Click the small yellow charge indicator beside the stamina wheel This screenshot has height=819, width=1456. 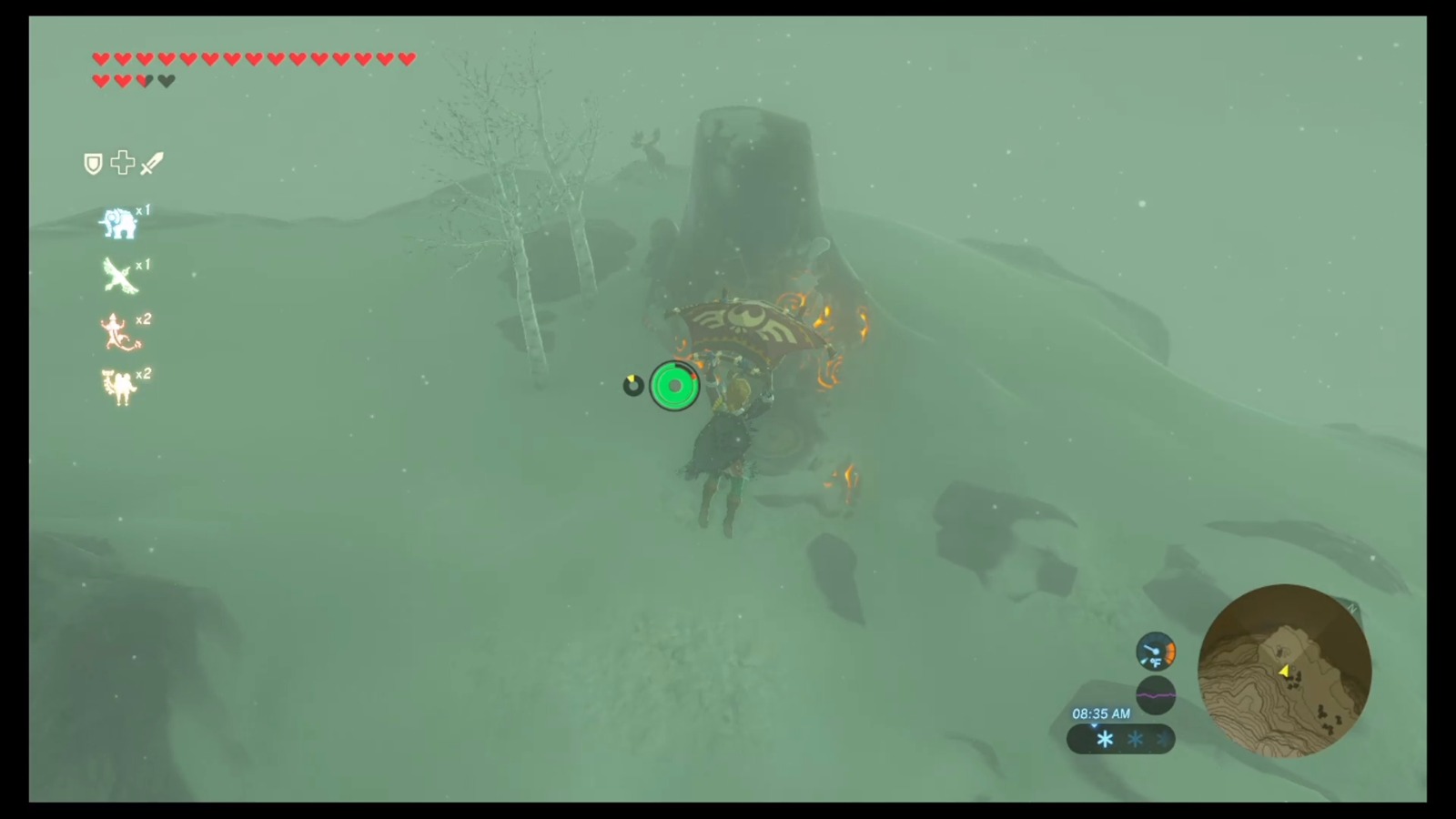(x=635, y=383)
